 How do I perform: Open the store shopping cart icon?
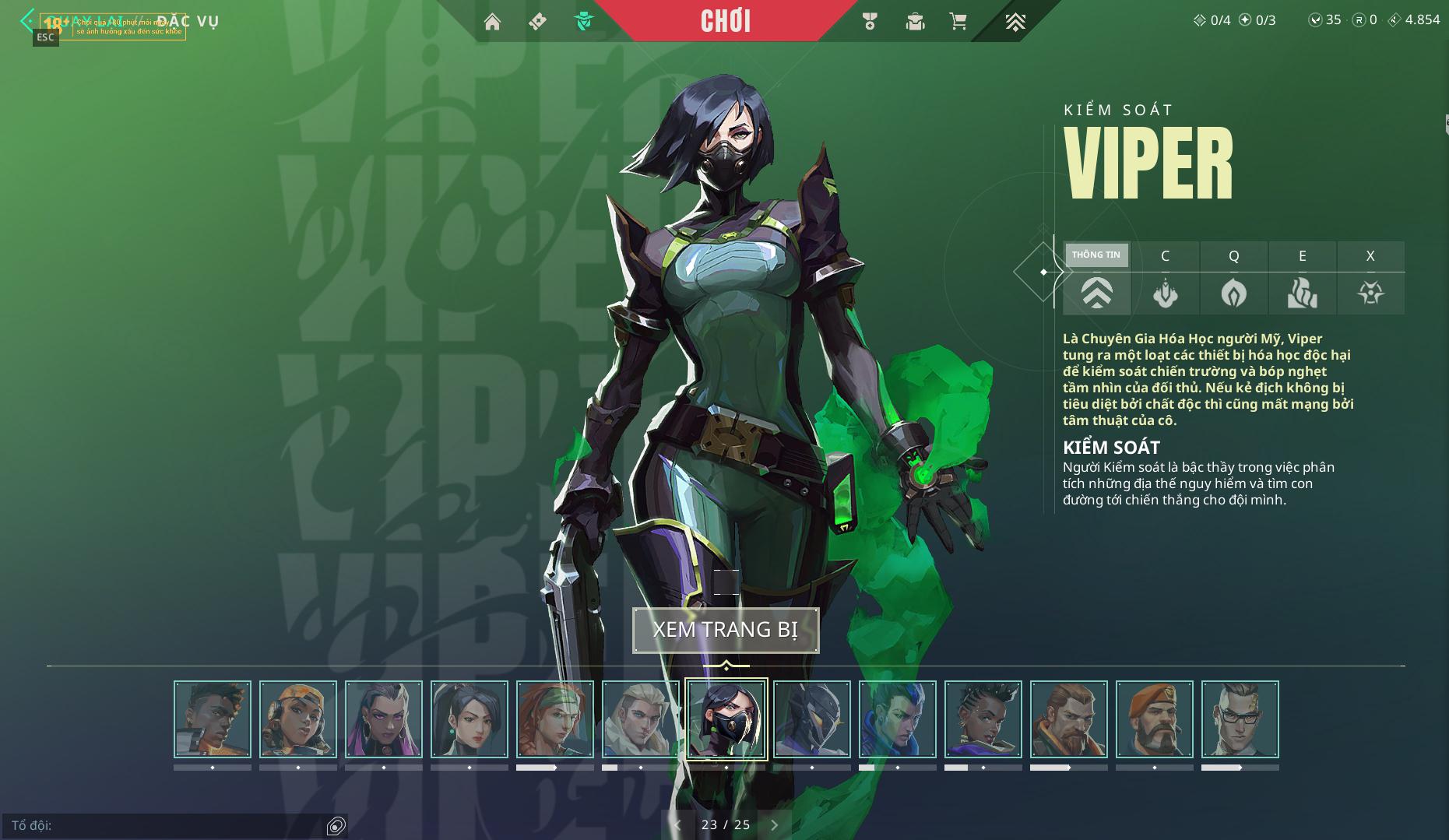click(958, 21)
